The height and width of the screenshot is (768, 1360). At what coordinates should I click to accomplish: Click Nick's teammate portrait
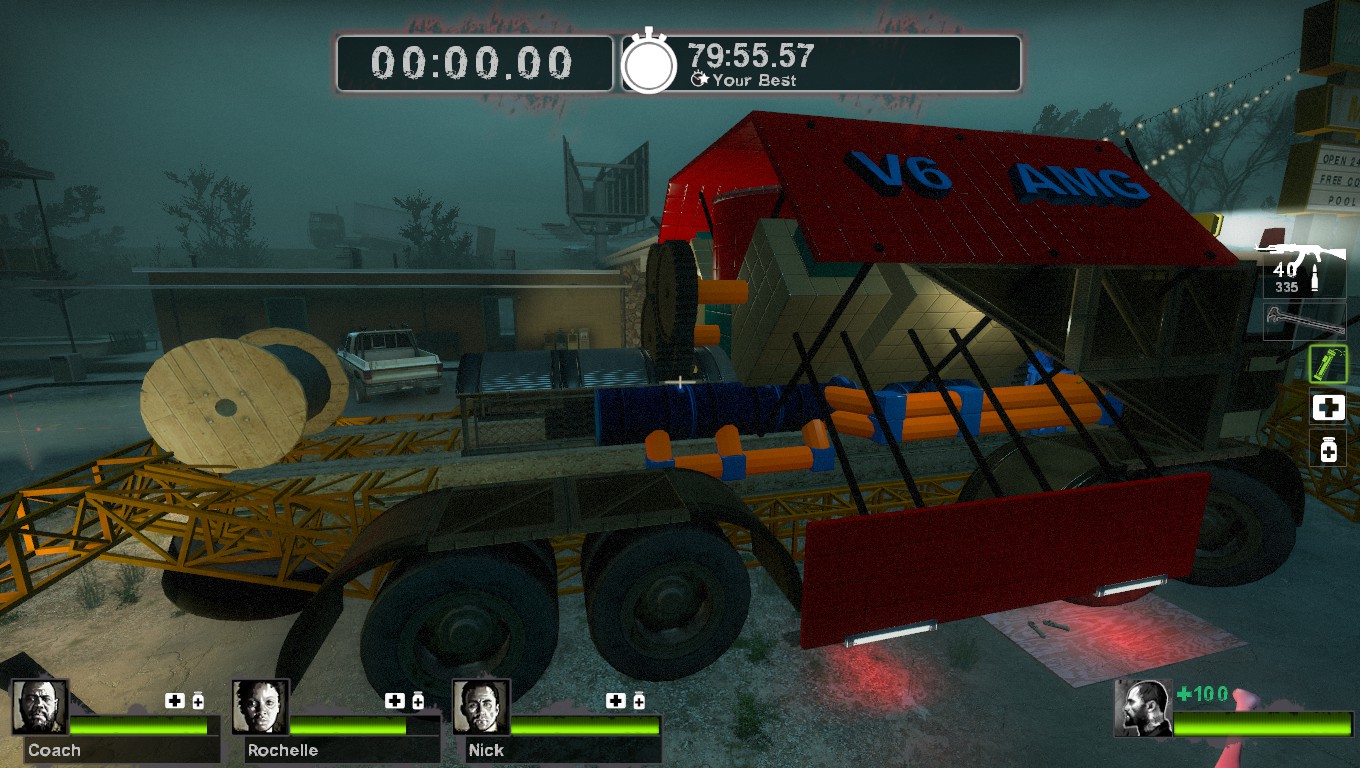click(481, 707)
